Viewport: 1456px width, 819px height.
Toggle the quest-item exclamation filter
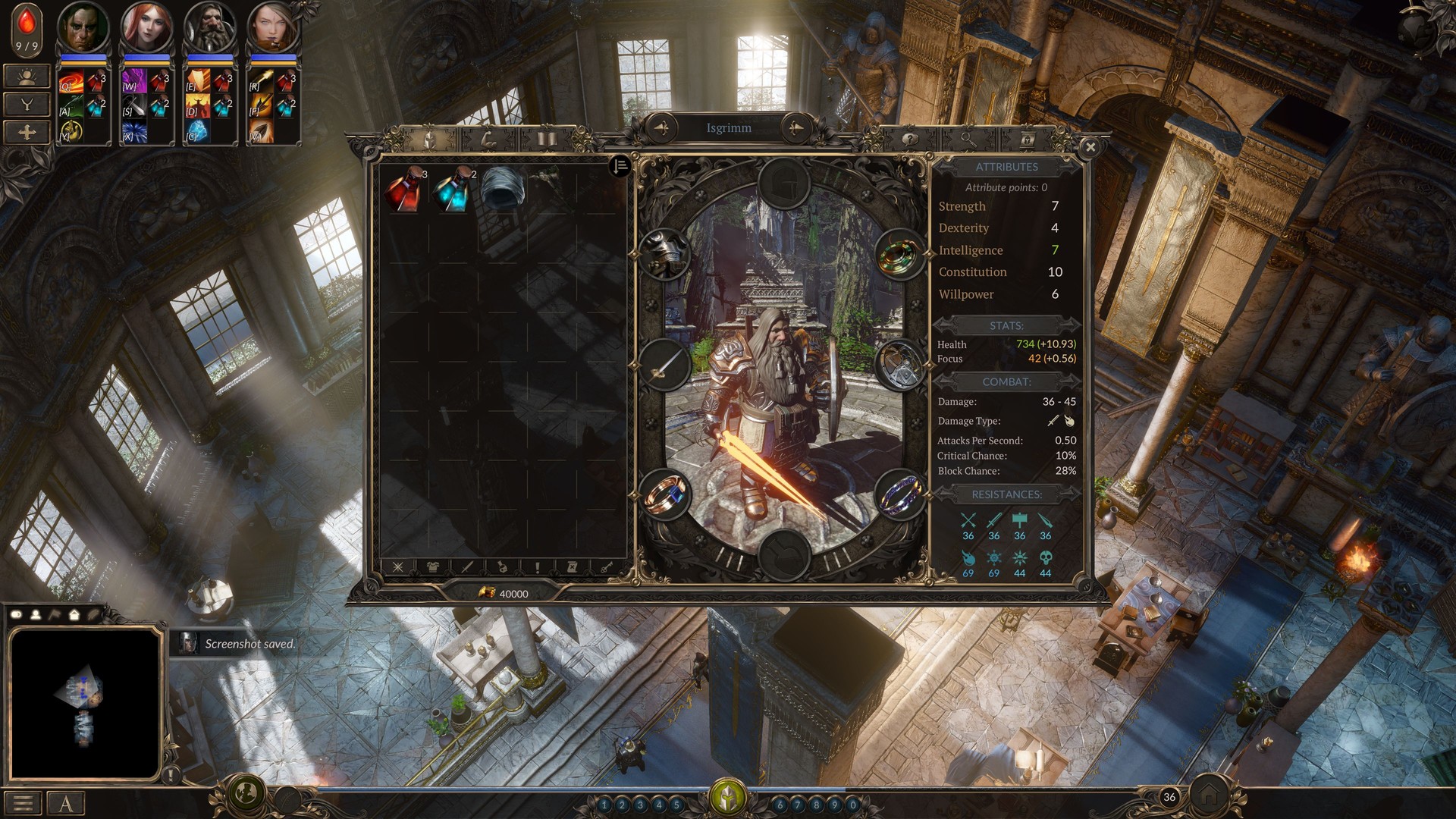tap(537, 567)
